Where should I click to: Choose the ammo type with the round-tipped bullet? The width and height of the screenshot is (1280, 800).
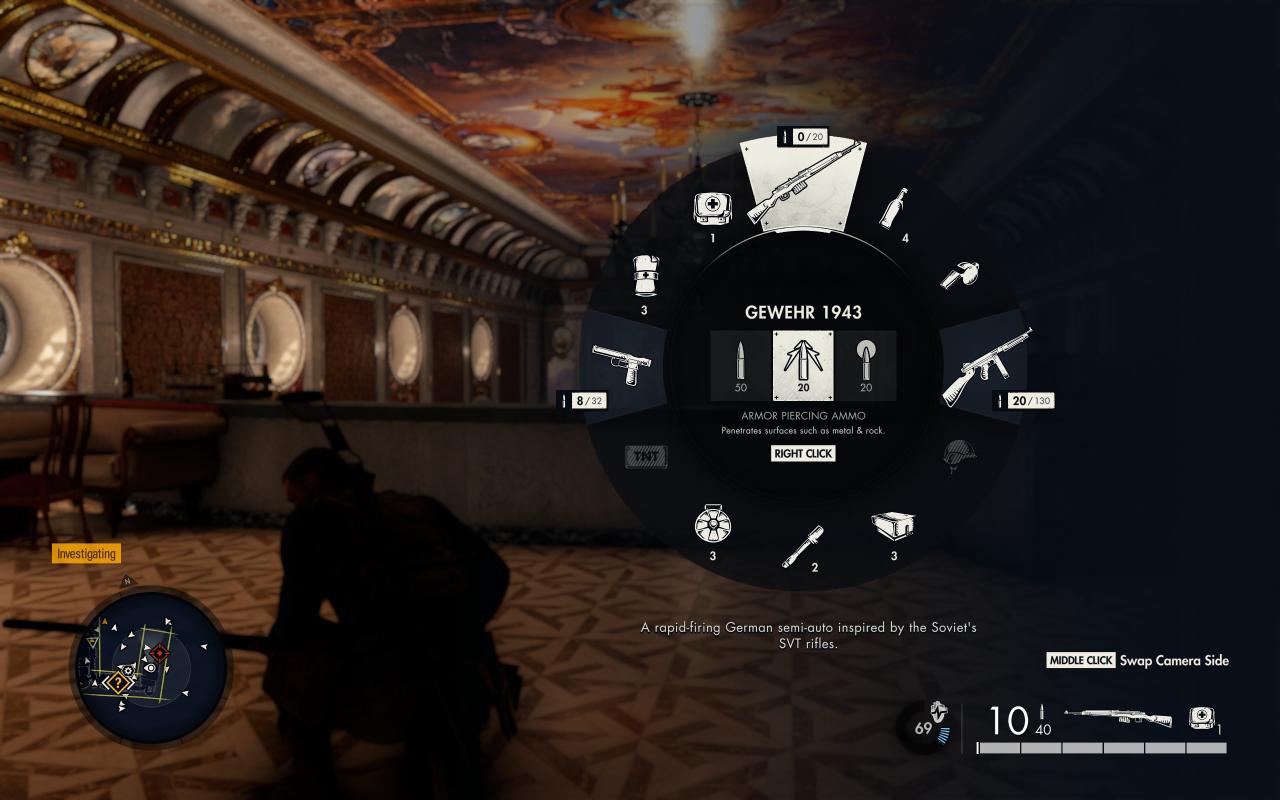(865, 365)
